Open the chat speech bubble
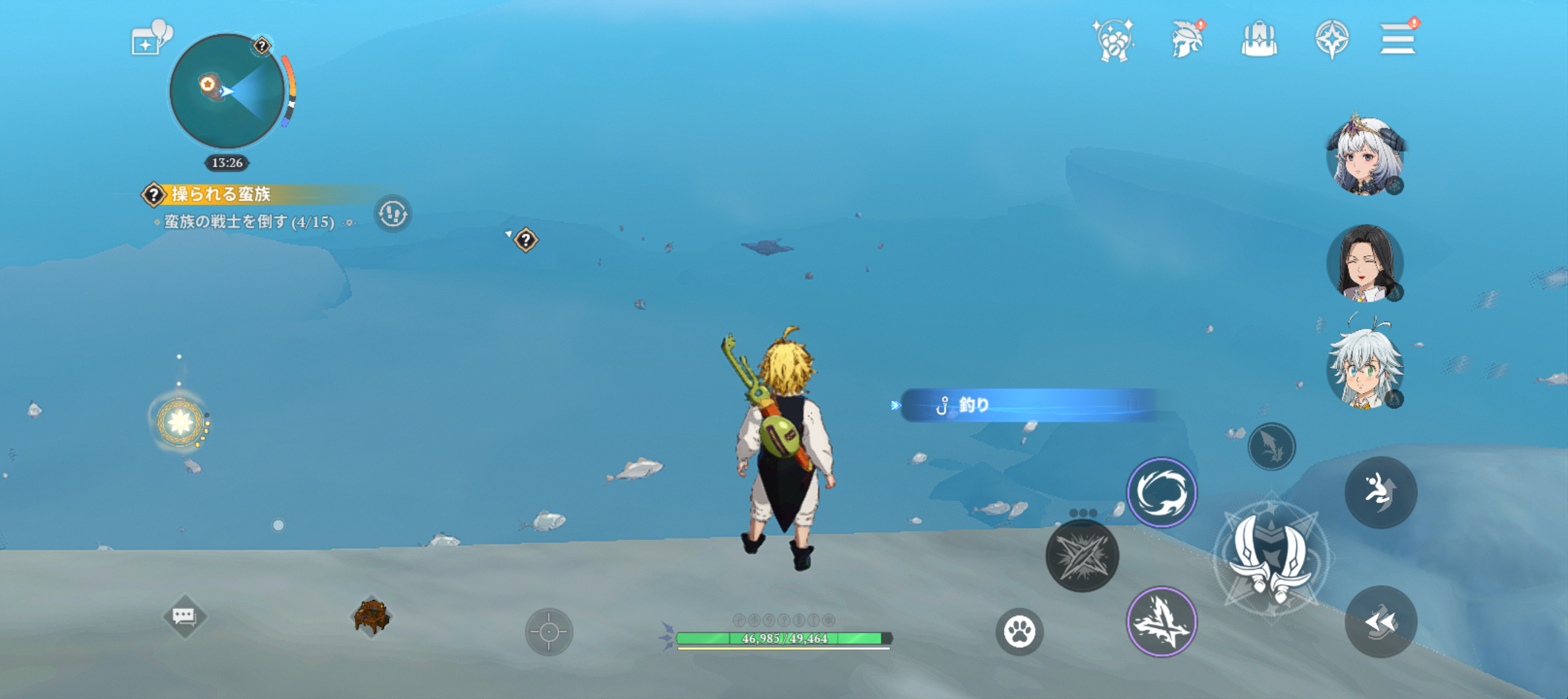 pos(184,616)
